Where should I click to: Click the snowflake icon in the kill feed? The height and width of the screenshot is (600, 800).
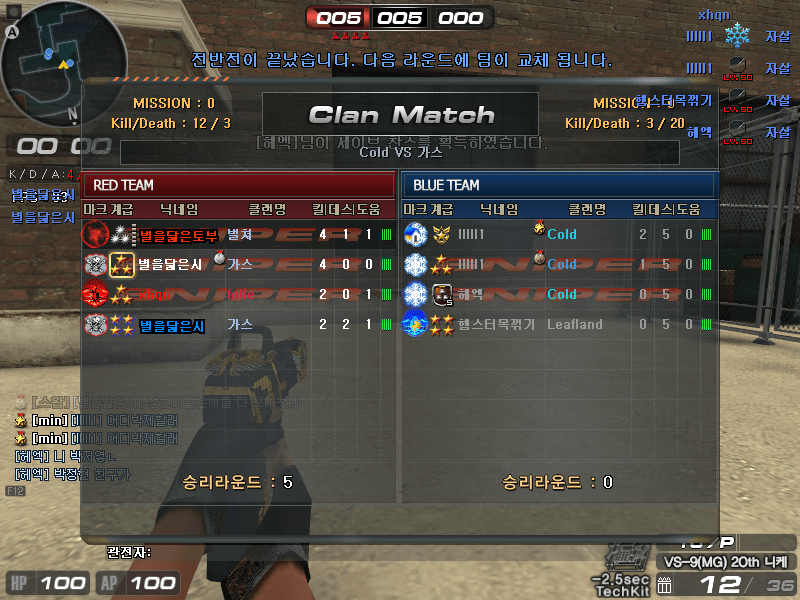[737, 37]
